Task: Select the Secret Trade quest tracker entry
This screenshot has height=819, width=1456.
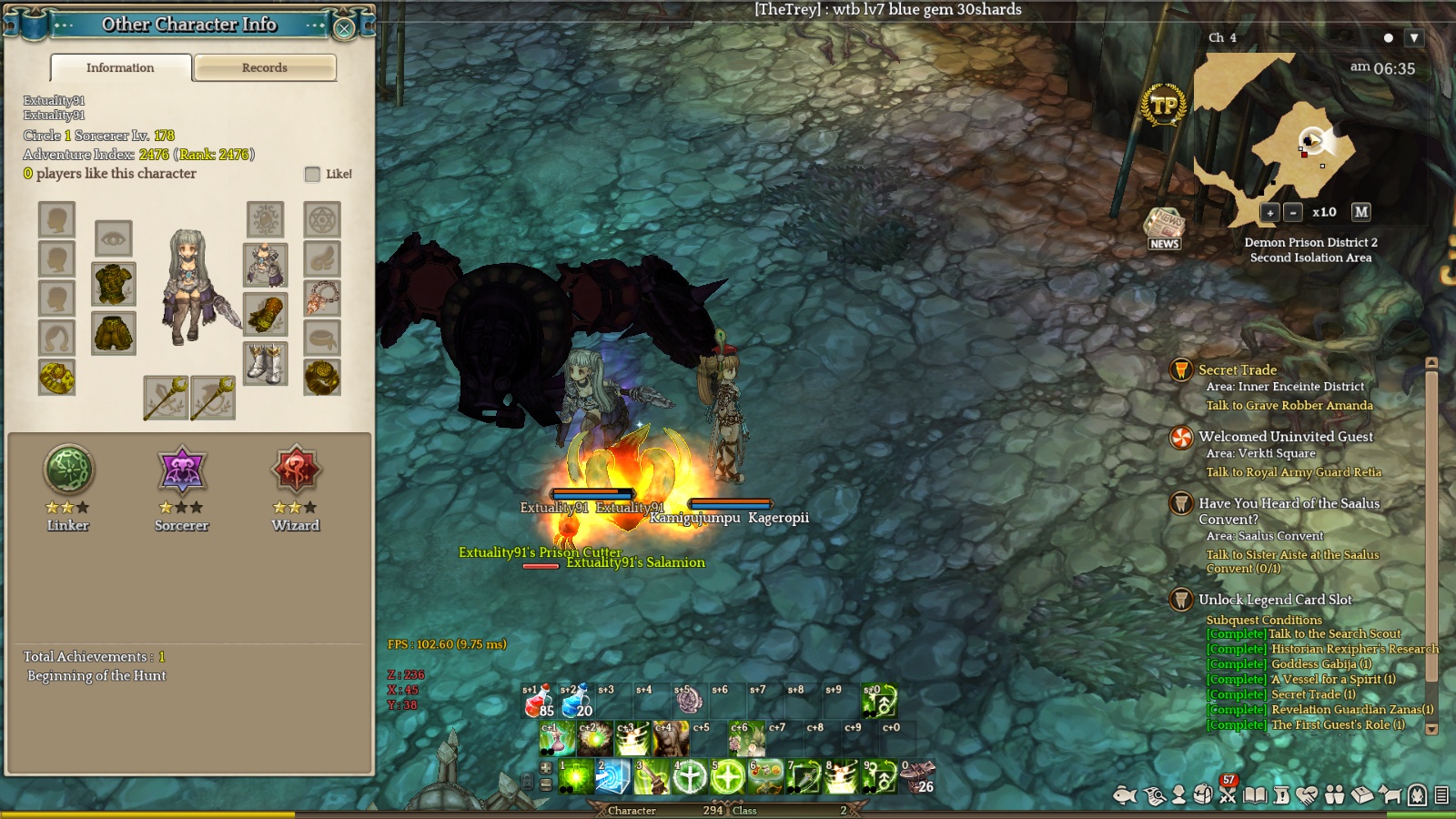Action: pyautogui.click(x=1237, y=370)
